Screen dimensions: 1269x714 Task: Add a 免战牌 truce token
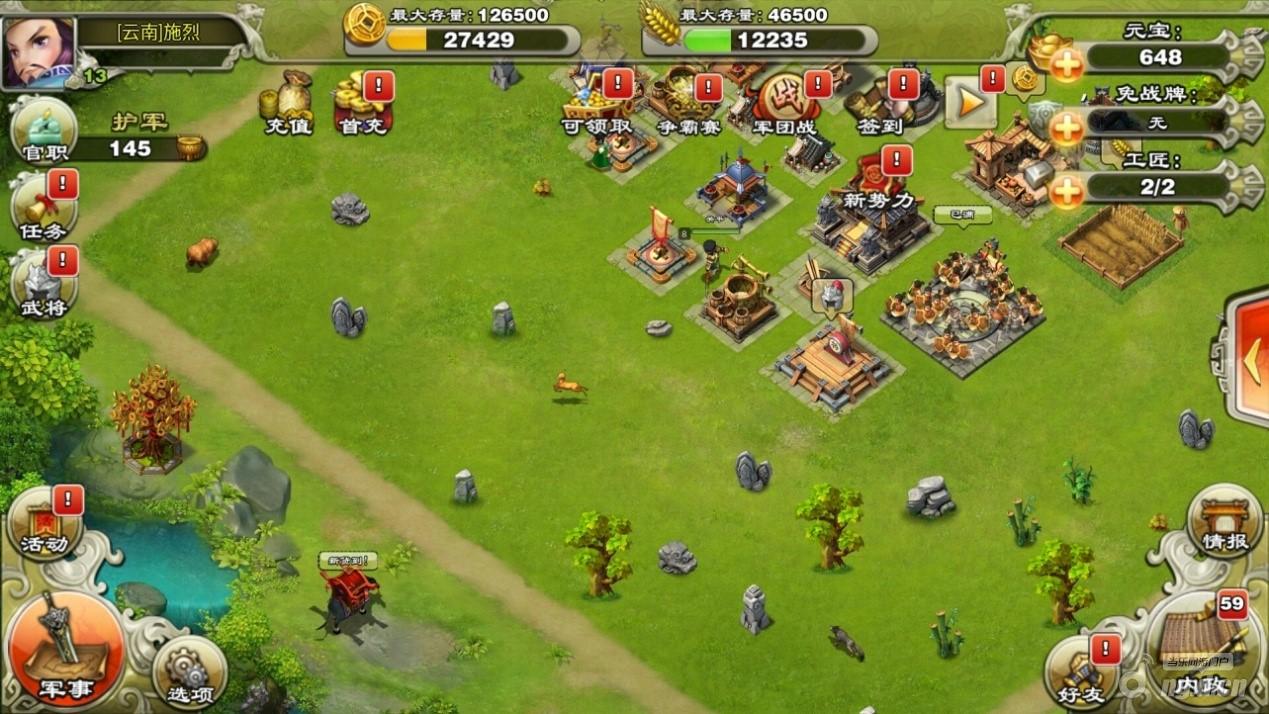1067,128
